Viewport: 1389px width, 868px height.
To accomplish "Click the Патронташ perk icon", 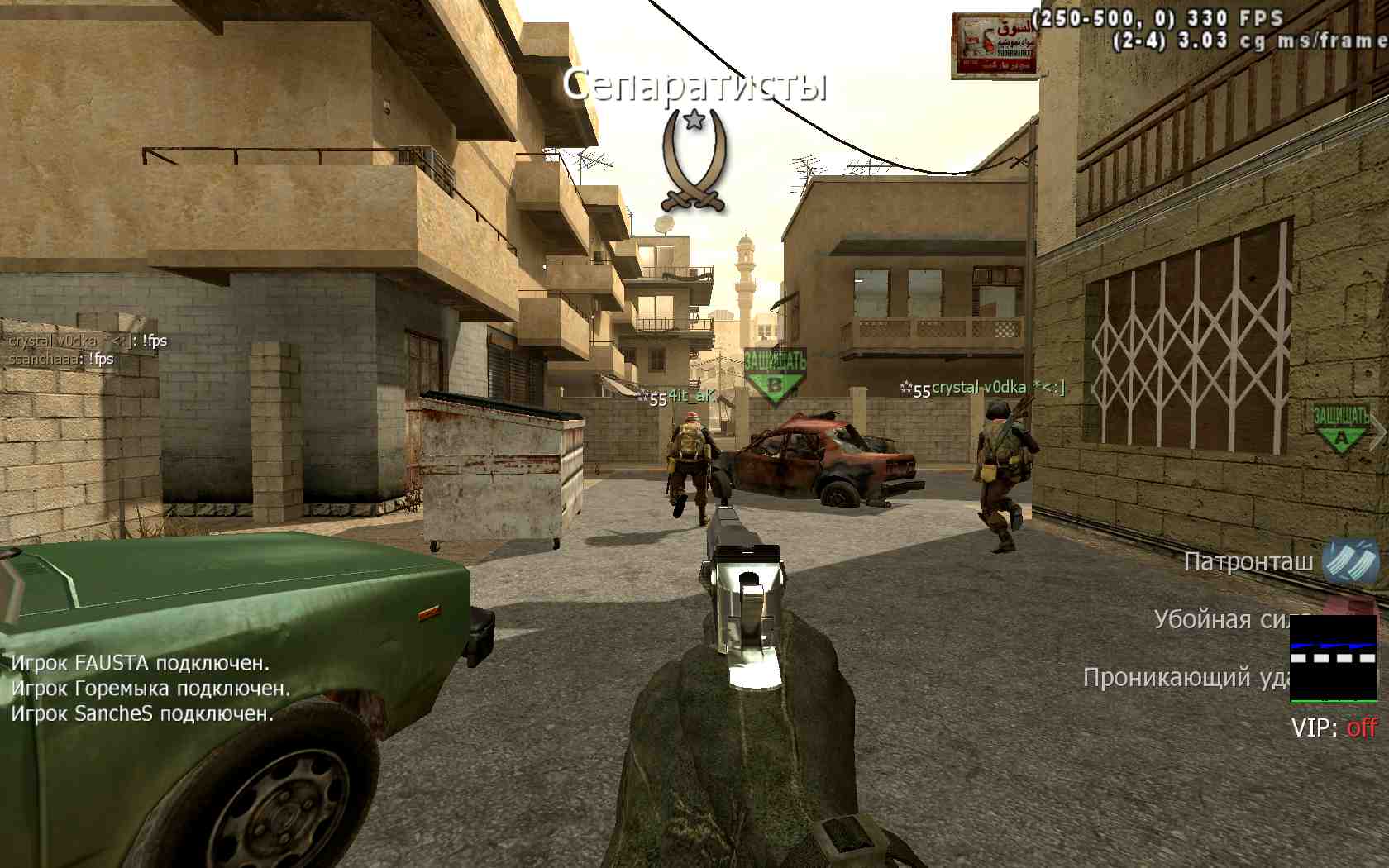I will click(1350, 561).
